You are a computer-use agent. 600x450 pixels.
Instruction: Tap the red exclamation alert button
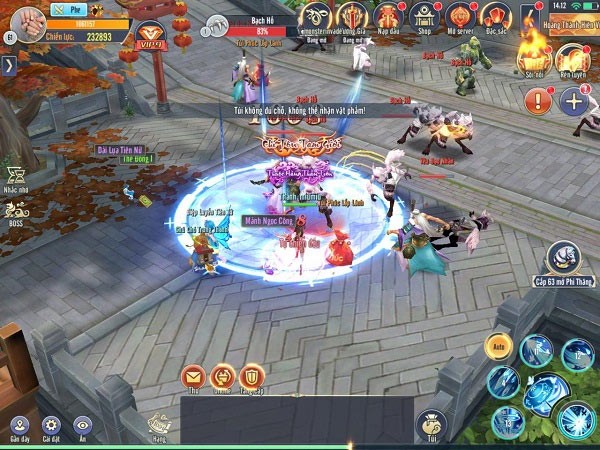coord(538,100)
